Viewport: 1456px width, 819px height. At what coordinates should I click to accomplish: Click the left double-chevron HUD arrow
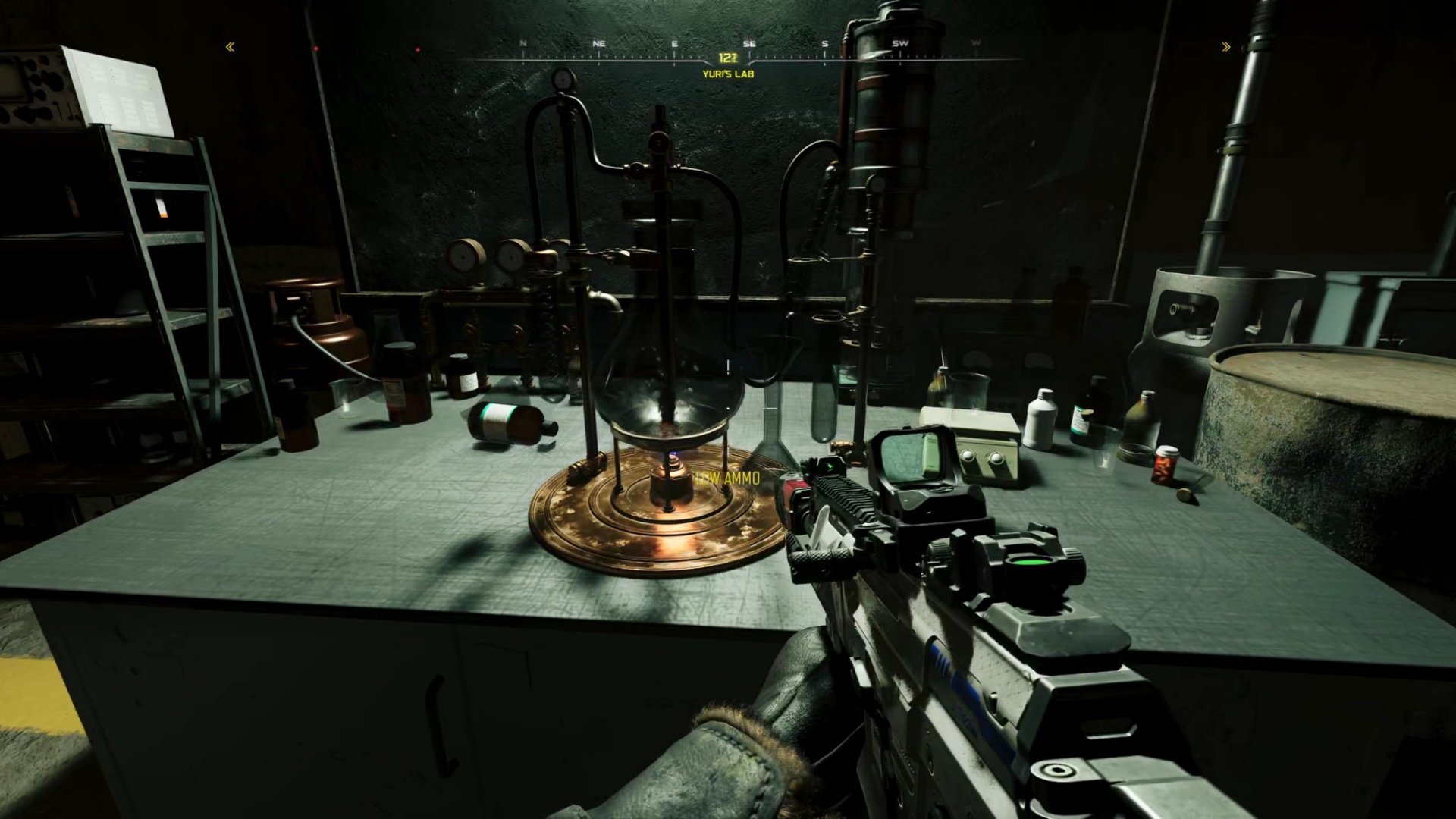click(x=230, y=47)
